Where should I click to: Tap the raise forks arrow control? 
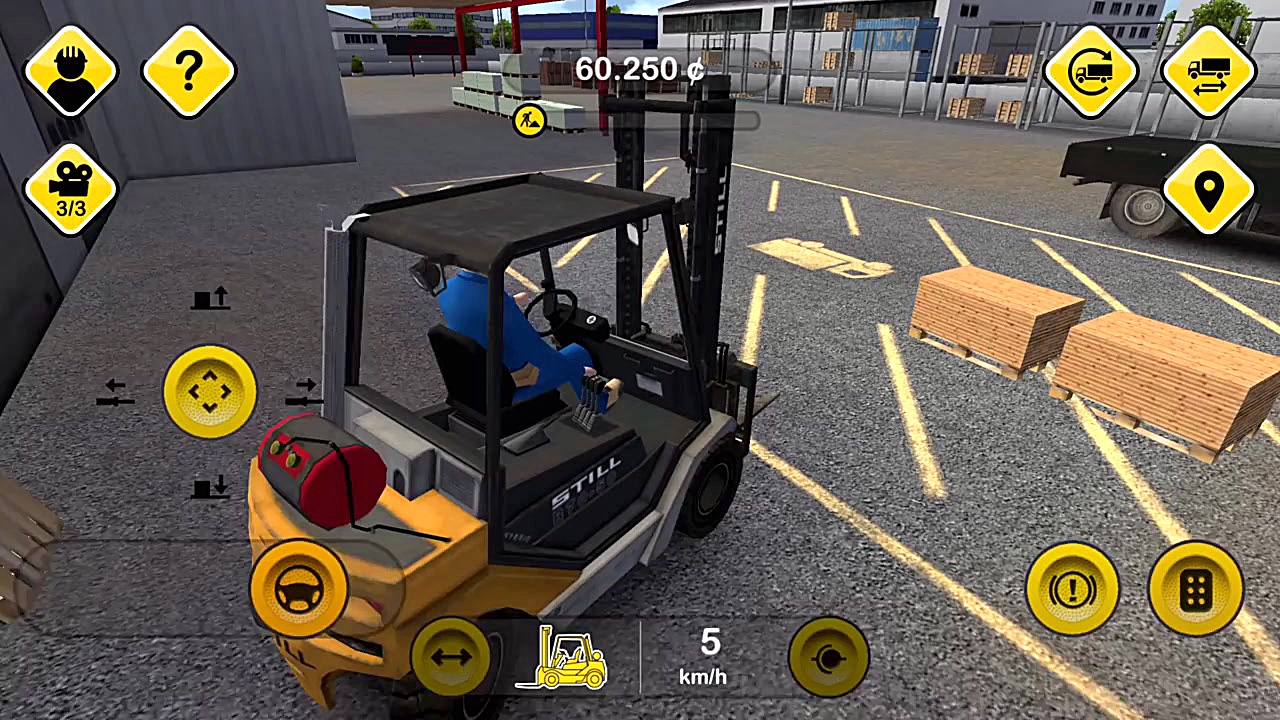(213, 300)
